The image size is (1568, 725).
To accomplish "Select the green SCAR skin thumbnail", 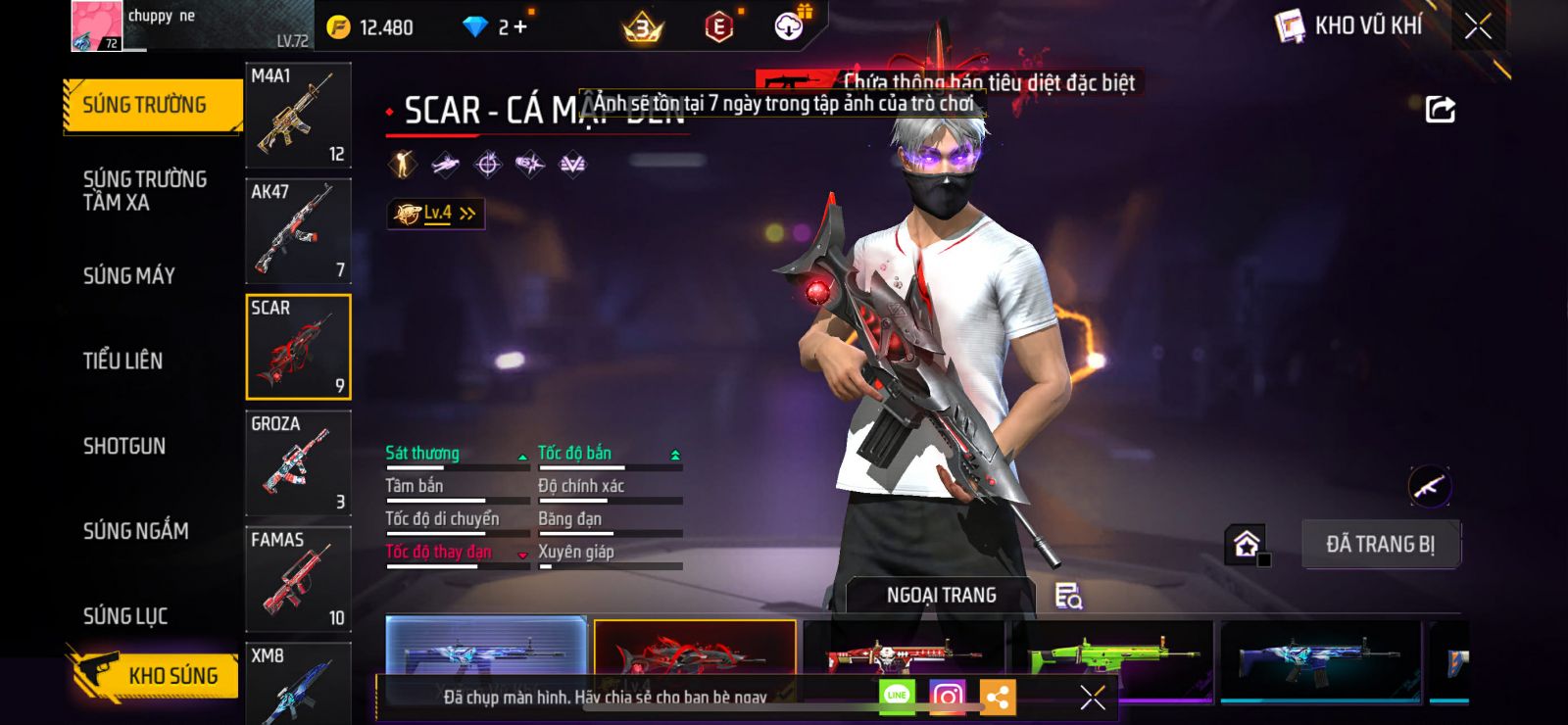I will coord(1113,658).
